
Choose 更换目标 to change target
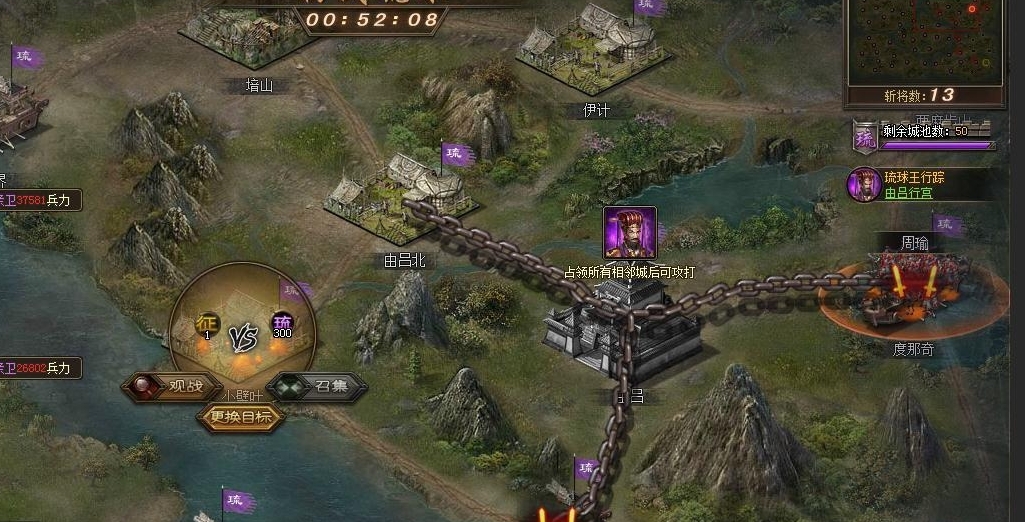coord(241,417)
